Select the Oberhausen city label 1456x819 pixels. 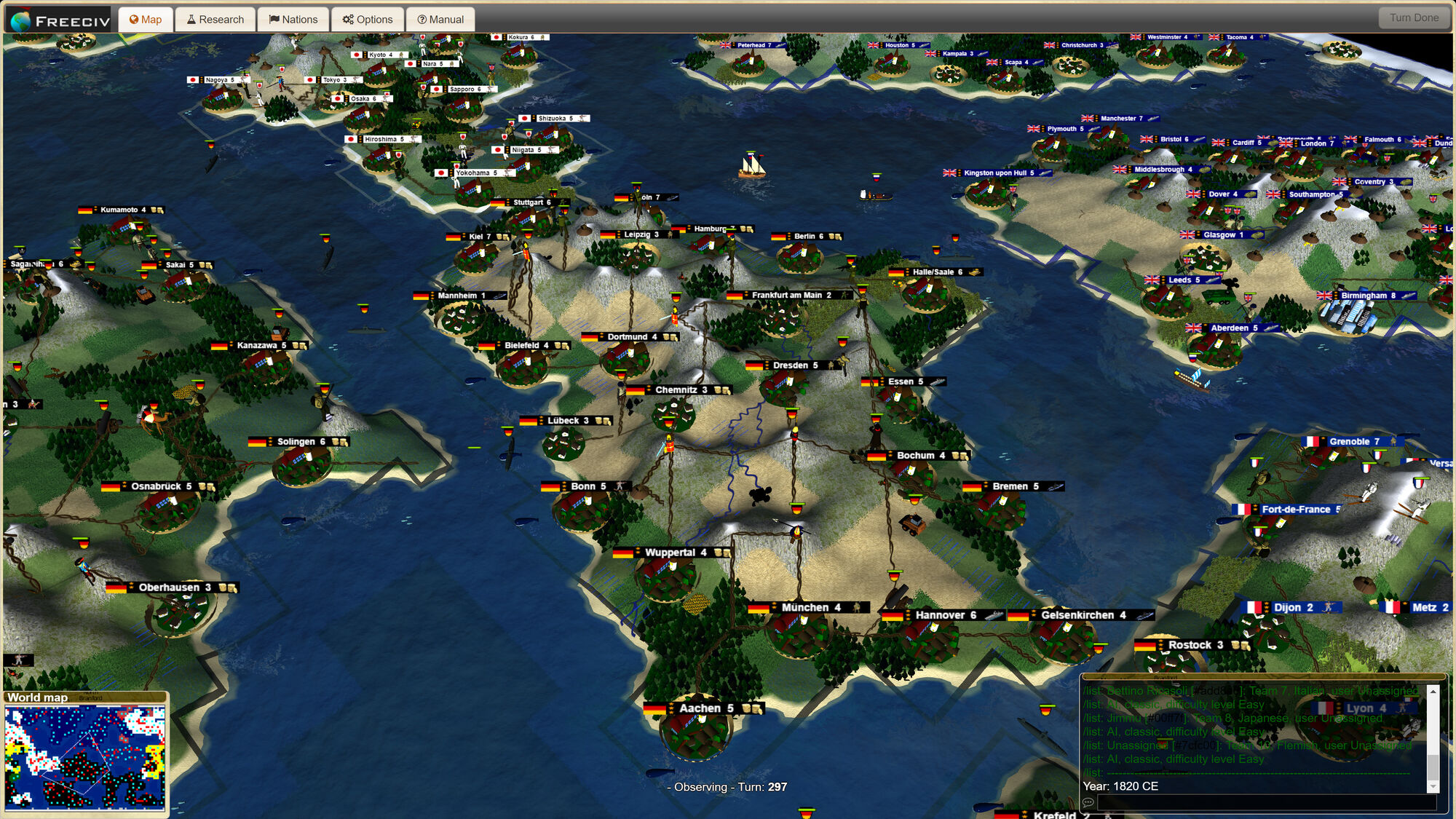pyautogui.click(x=173, y=587)
